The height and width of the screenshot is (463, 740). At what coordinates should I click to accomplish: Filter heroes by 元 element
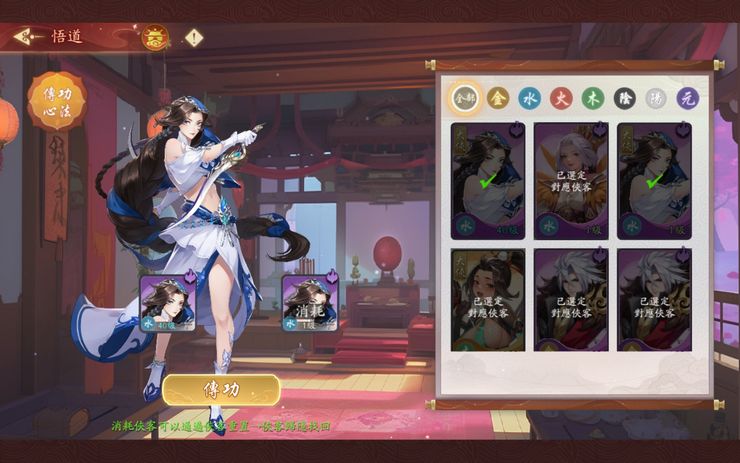point(688,98)
